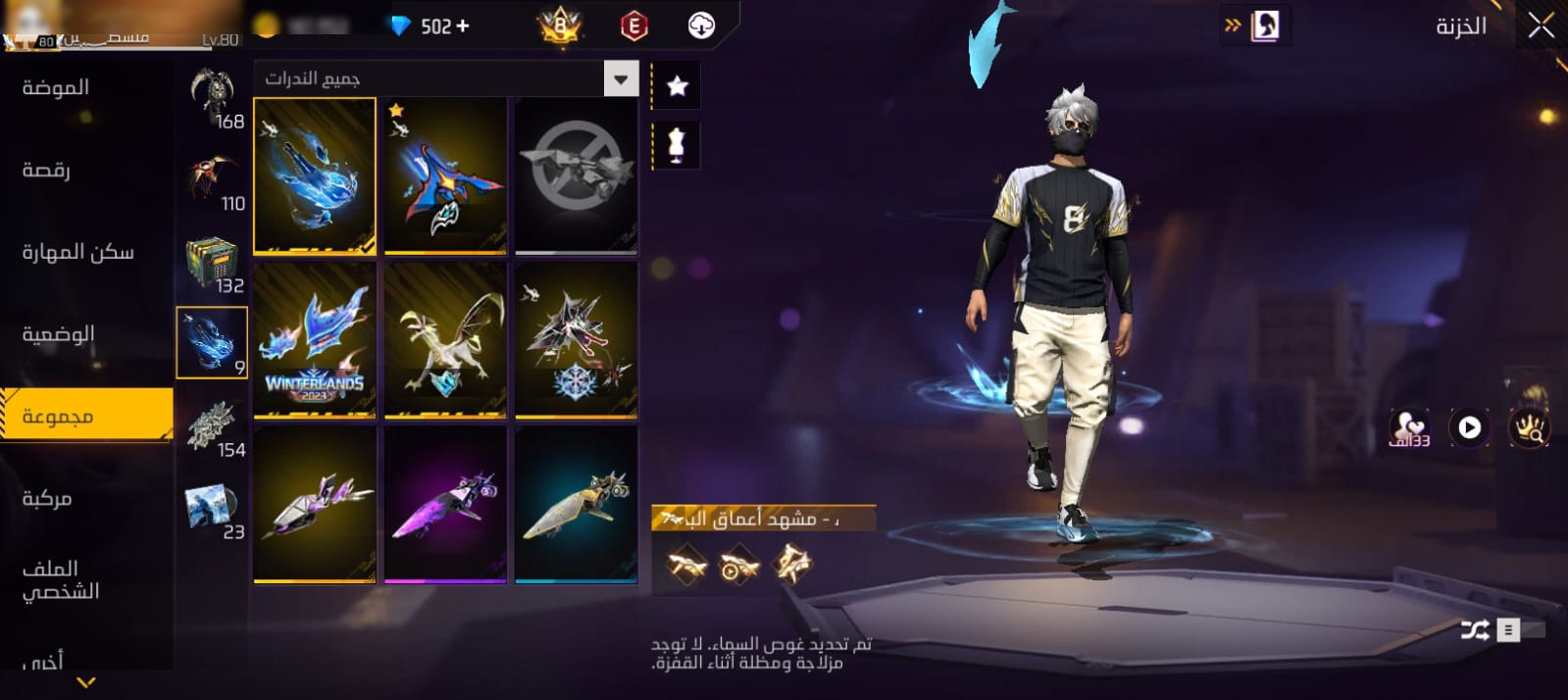1568x700 pixels.
Task: Add diamonds with the plus button
Action: click(x=462, y=26)
